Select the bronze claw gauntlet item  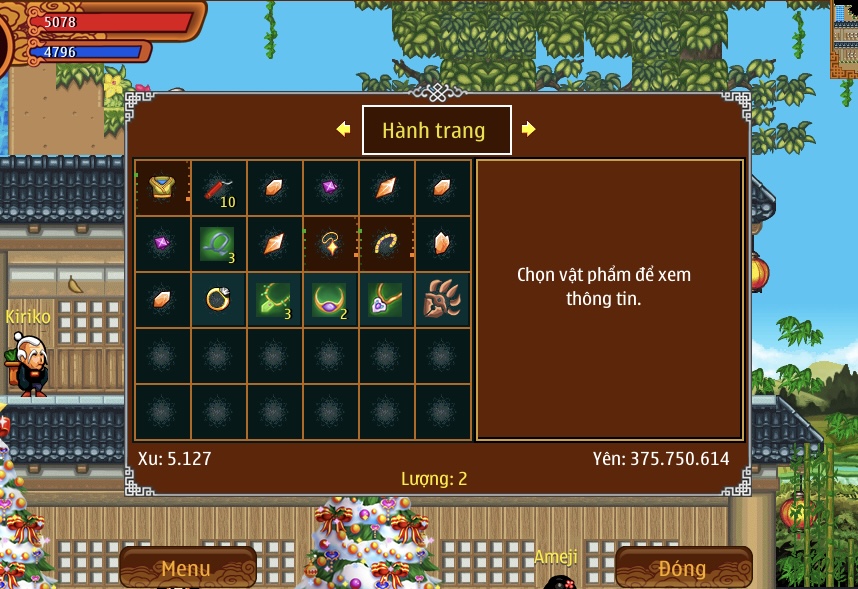(442, 300)
